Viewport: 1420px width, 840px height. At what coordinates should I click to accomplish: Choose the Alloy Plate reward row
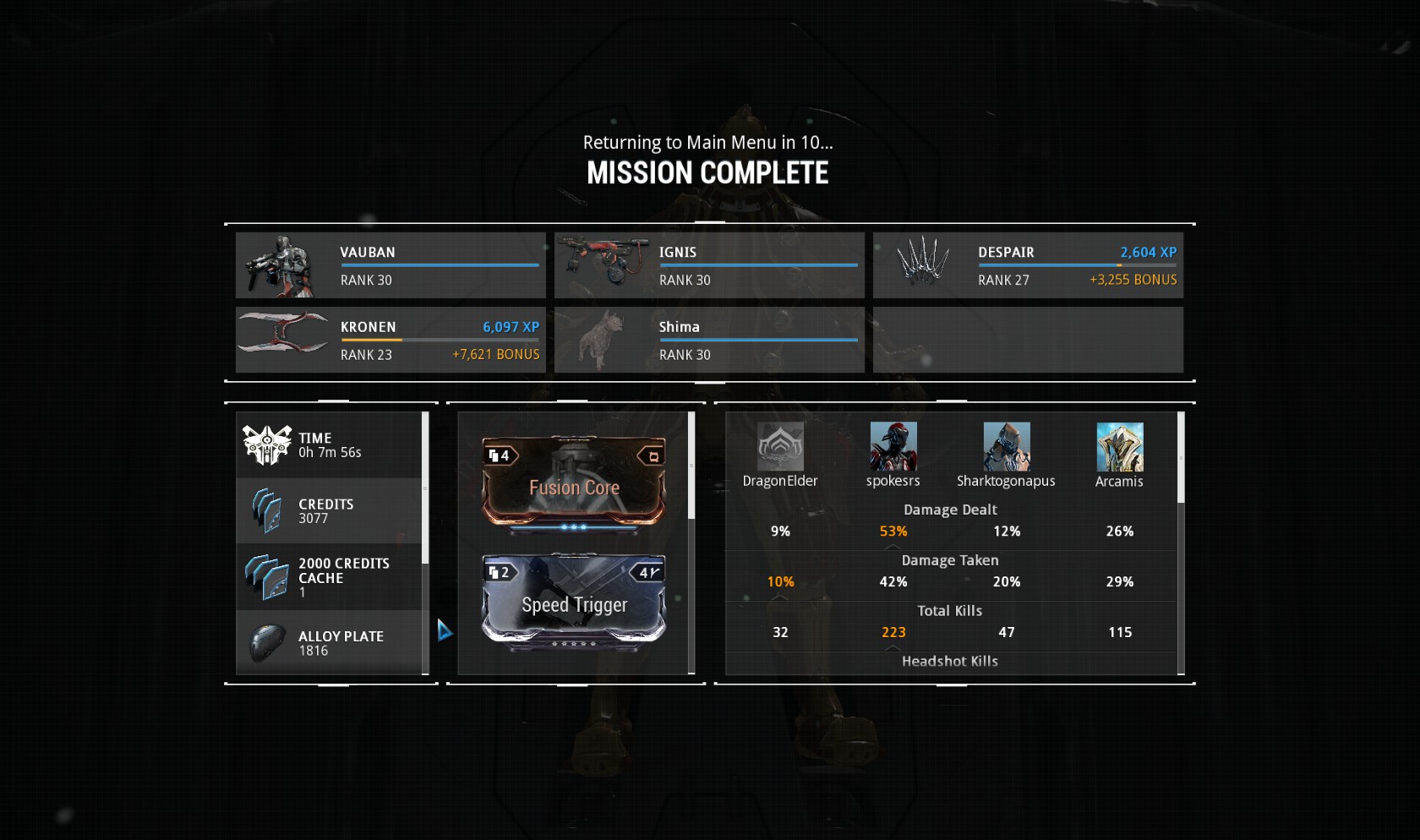coord(329,642)
